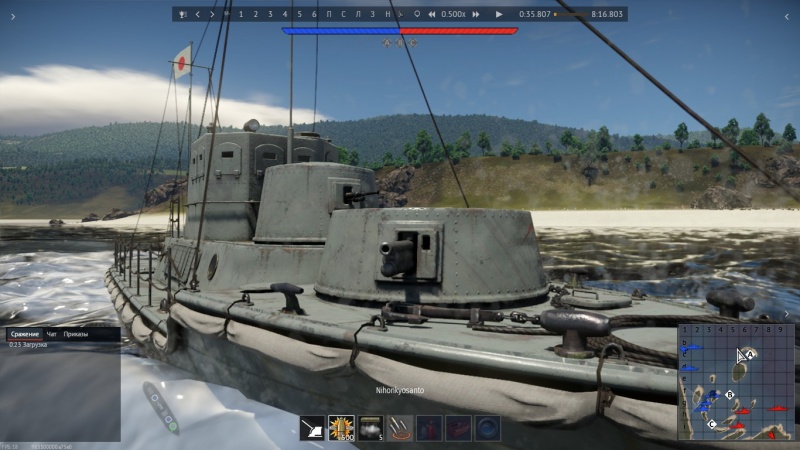Switch to the previous player arrow

coord(198,15)
